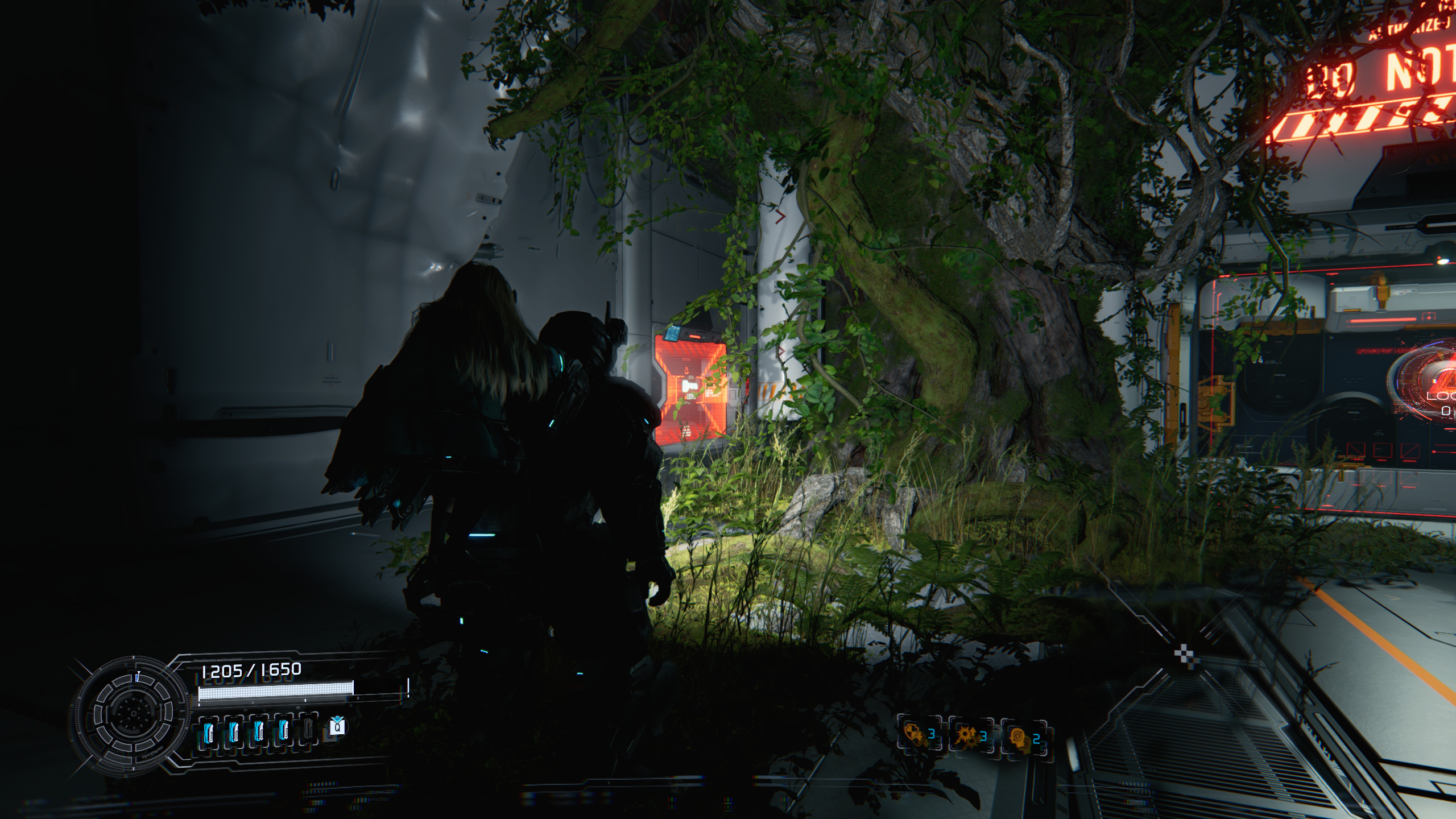Select the first blue energy cell icon
1456x819 pixels.
tap(208, 733)
